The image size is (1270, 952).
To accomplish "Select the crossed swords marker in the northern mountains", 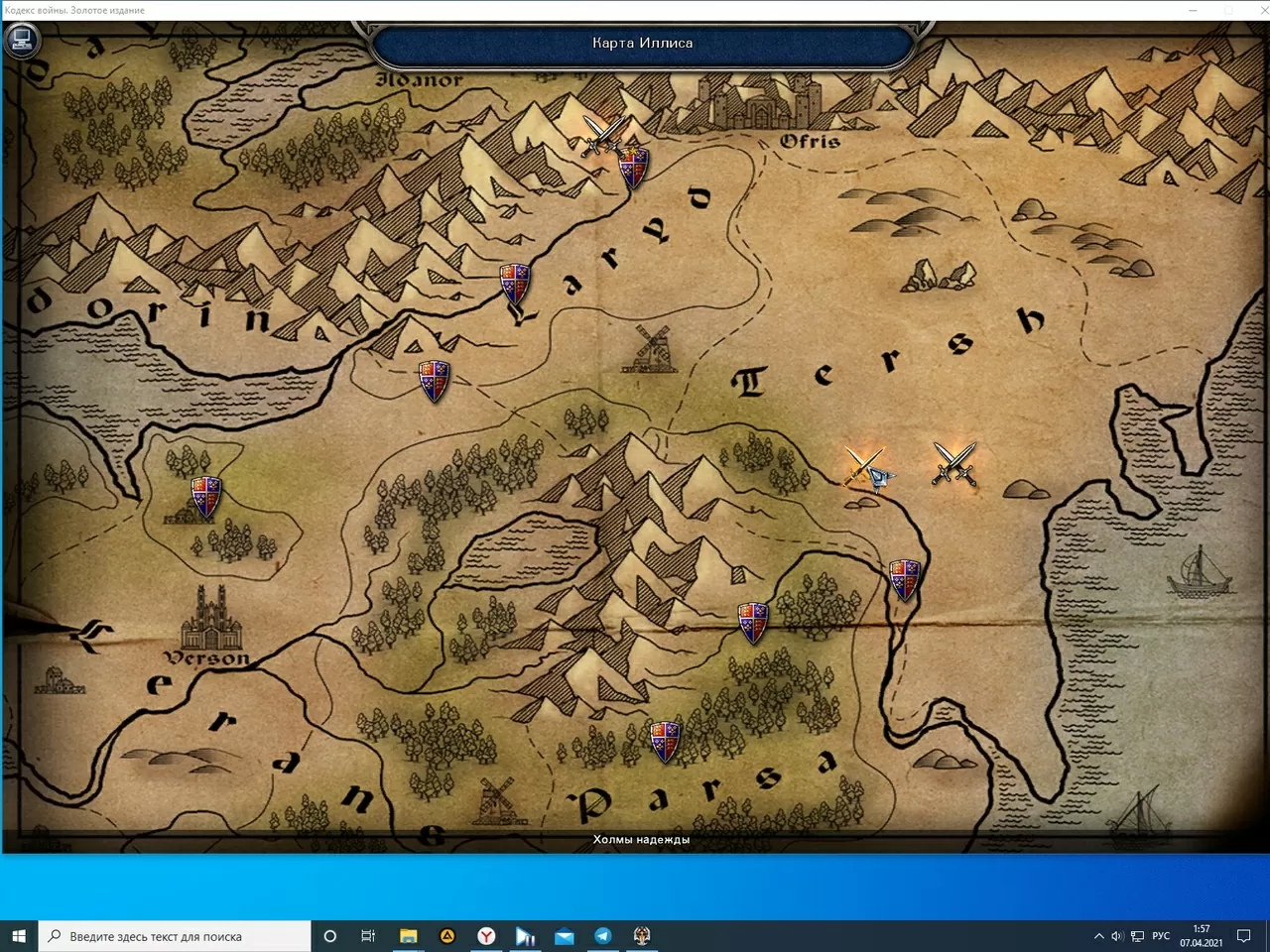I will click(x=600, y=134).
